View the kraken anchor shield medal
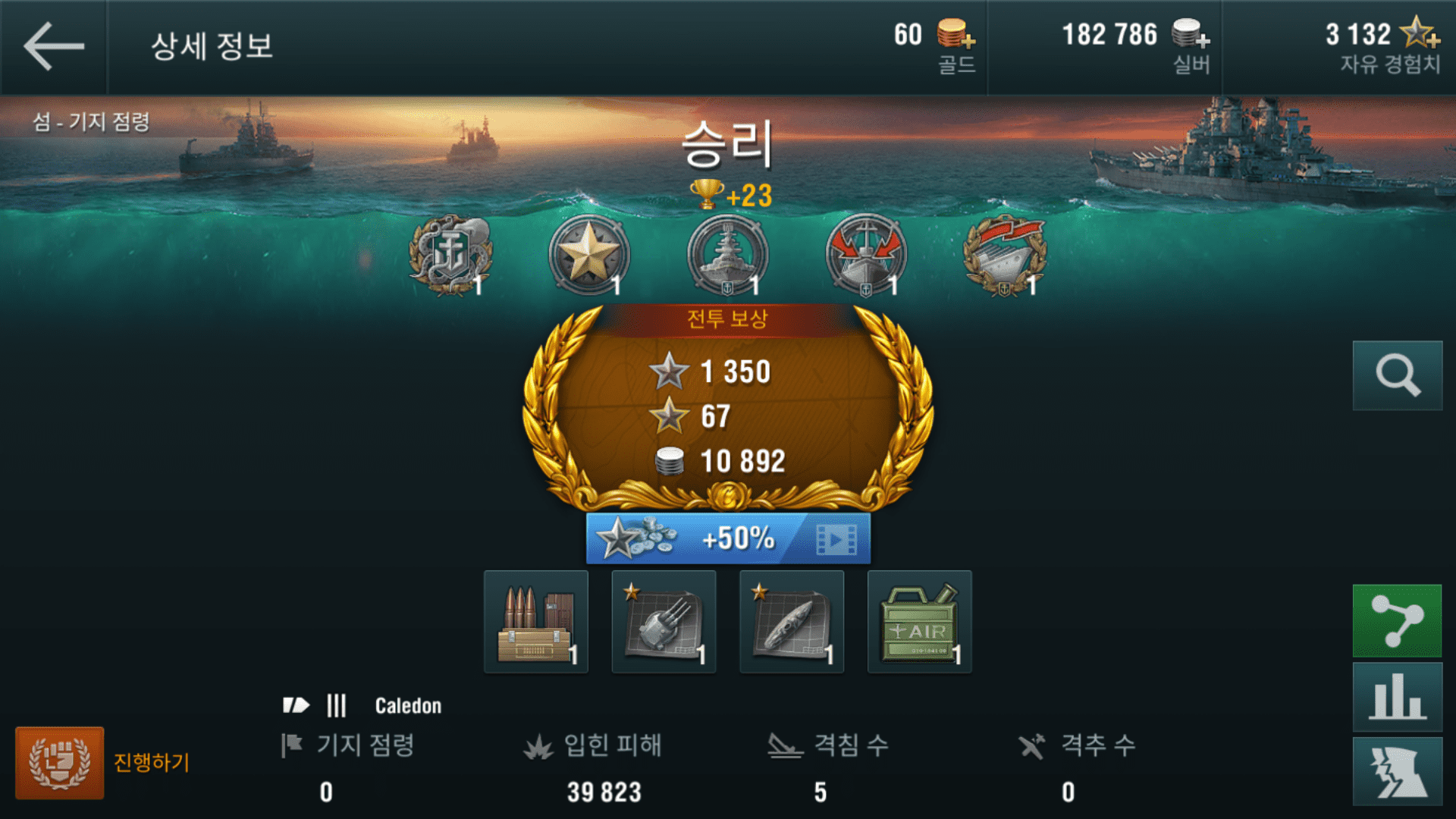This screenshot has width=1456, height=819. [450, 255]
